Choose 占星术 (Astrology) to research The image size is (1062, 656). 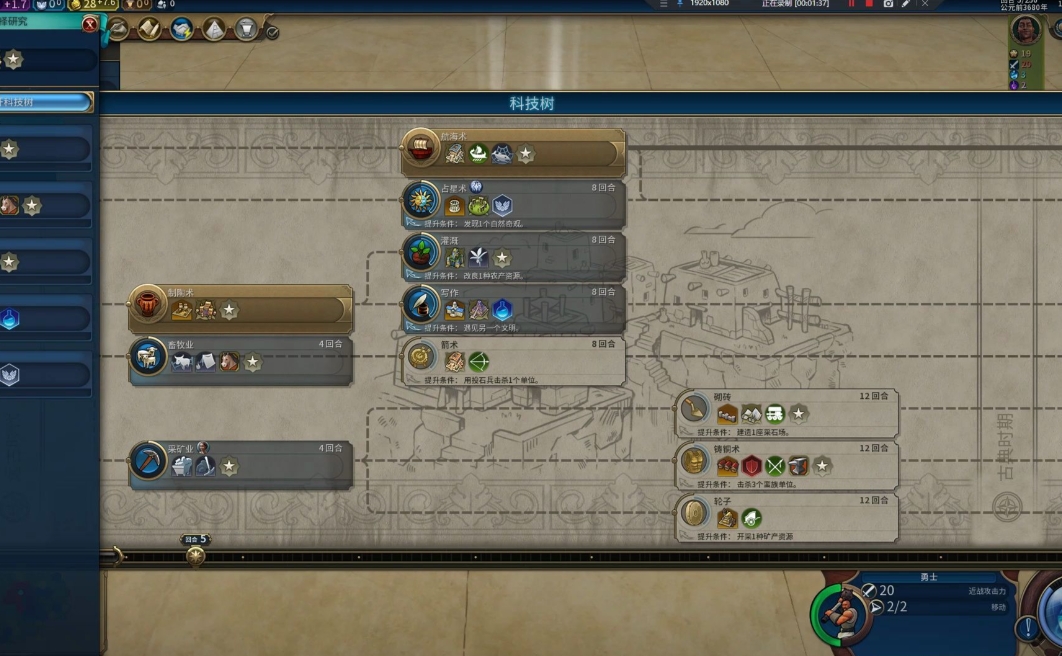513,204
